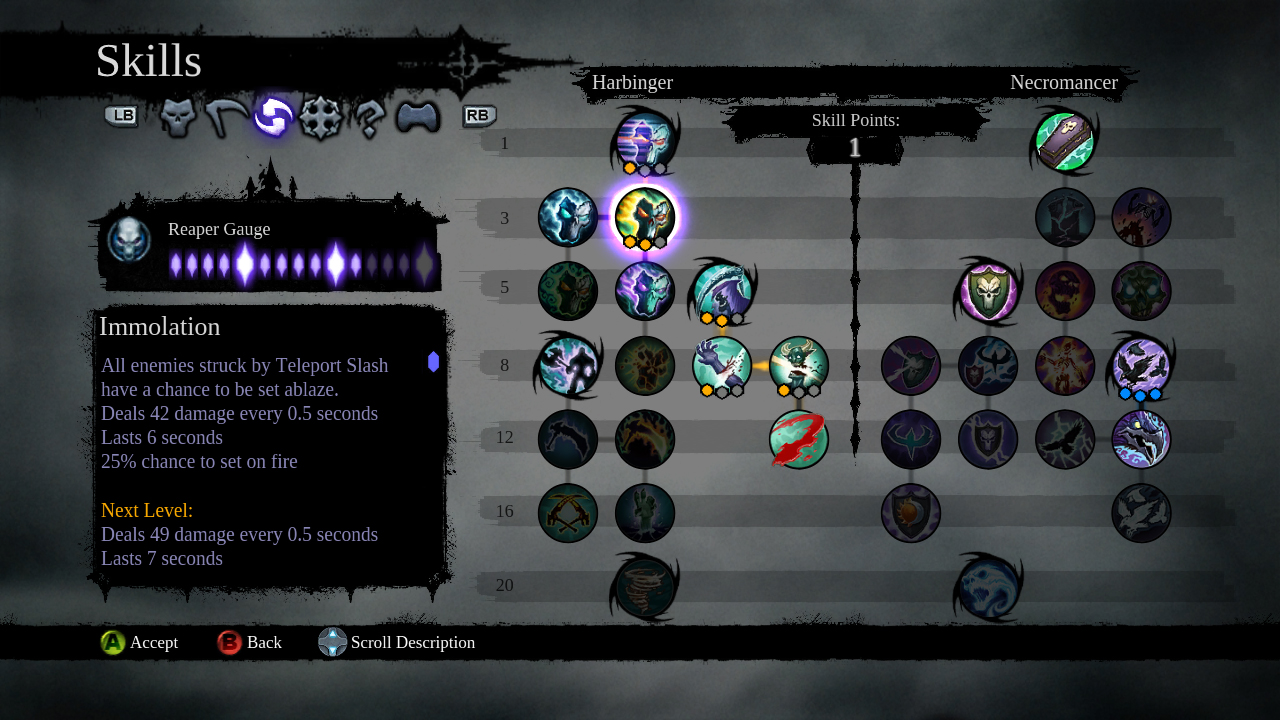Select the active purple swirl category icon

[x=272, y=116]
